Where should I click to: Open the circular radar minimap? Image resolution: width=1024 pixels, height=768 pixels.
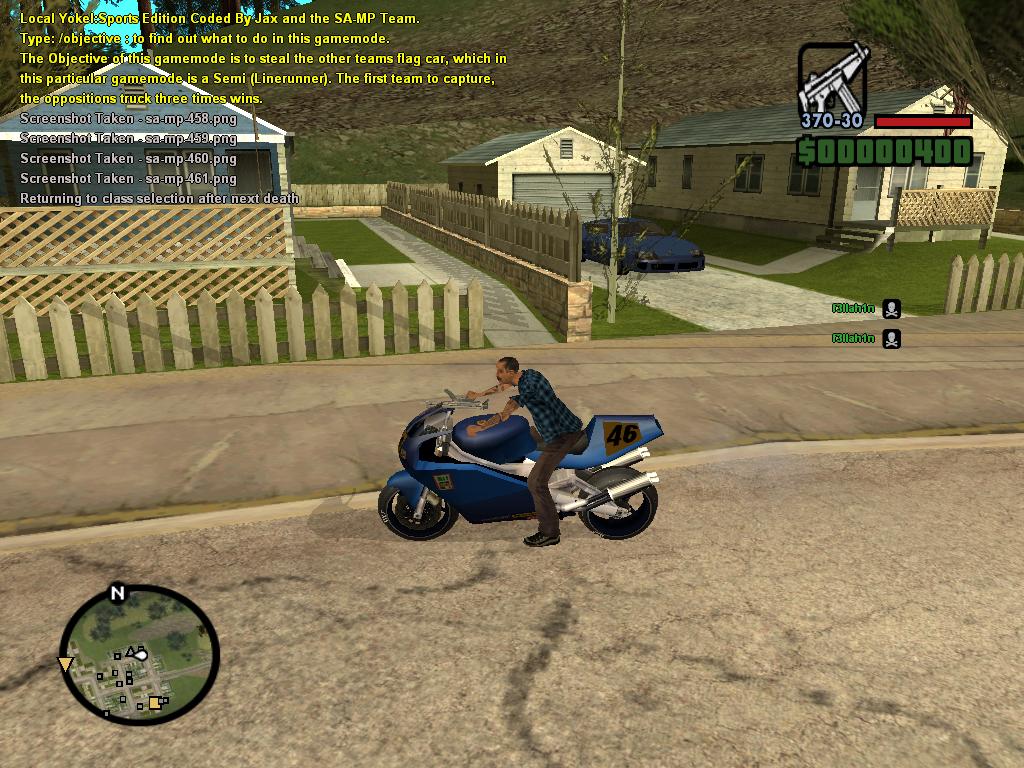click(x=139, y=654)
